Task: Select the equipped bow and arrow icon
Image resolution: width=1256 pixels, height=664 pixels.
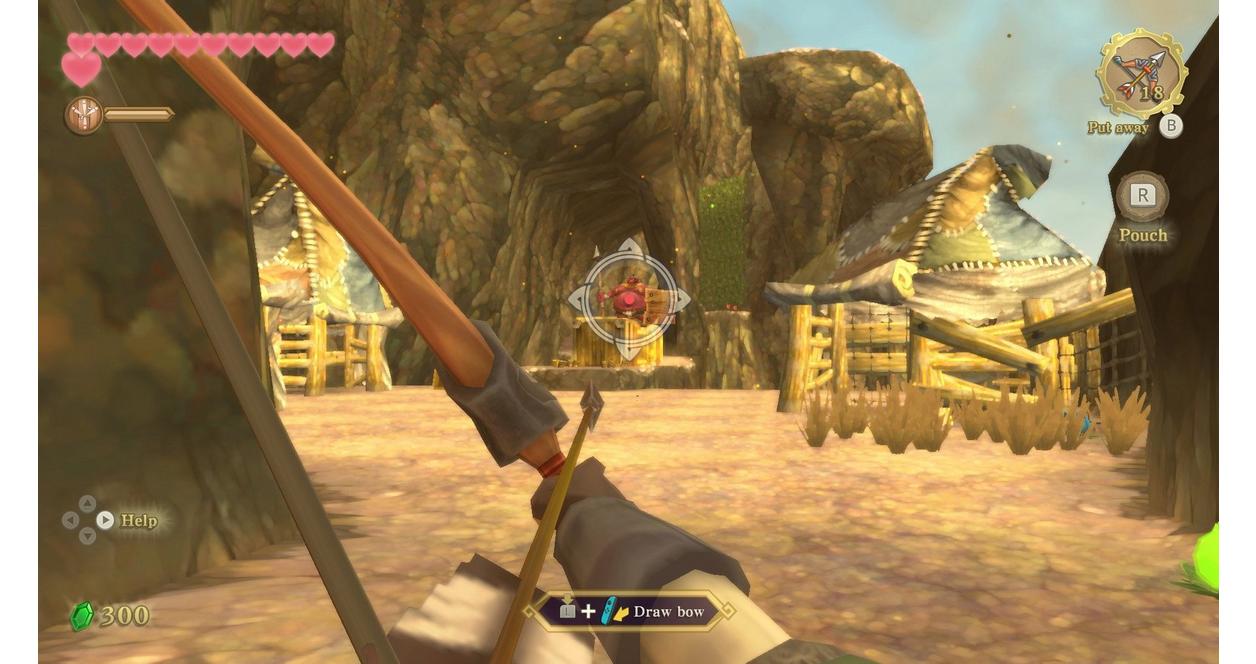Action: pos(1140,74)
